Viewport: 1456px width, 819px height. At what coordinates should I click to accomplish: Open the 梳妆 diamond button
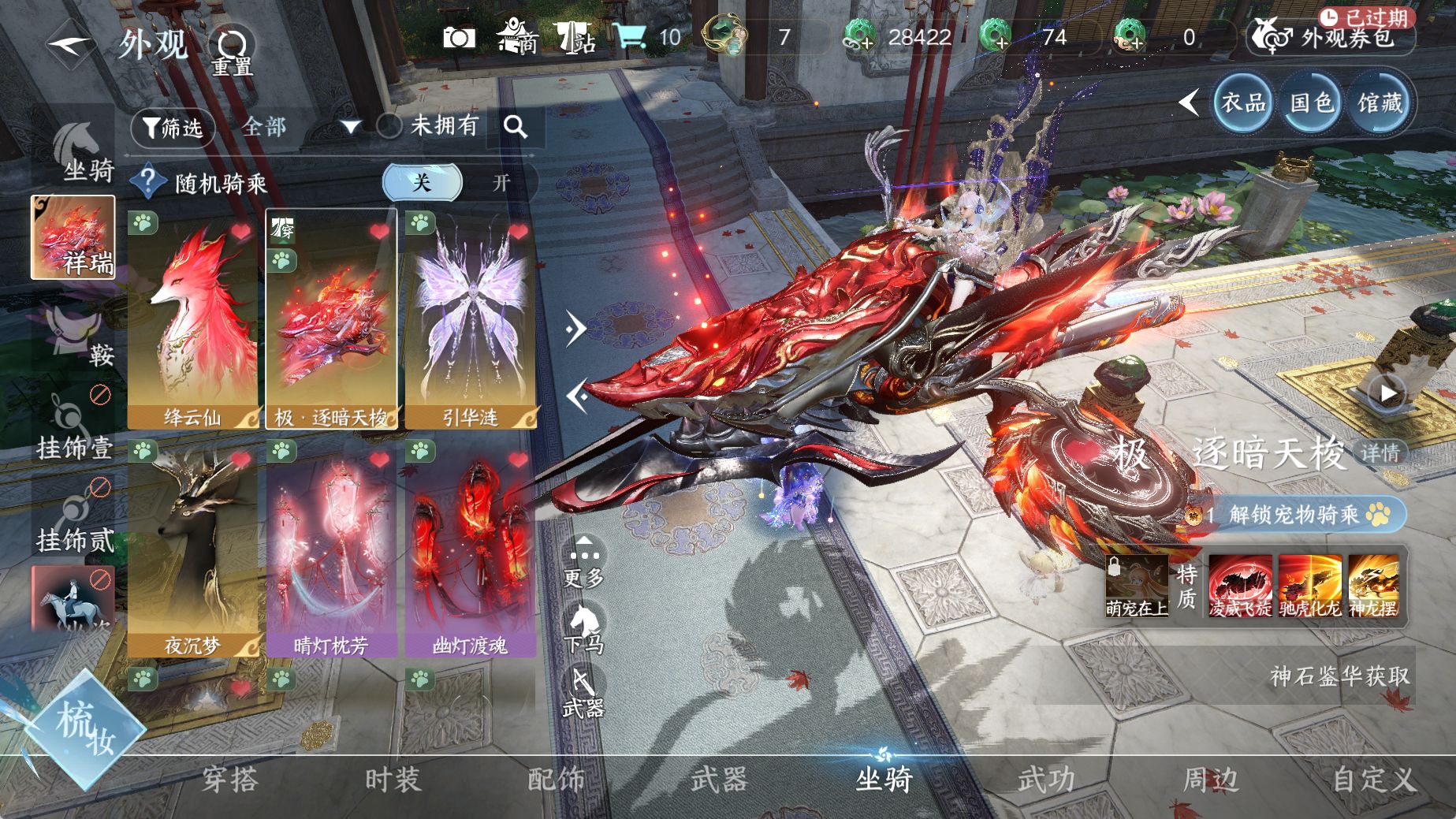click(84, 726)
